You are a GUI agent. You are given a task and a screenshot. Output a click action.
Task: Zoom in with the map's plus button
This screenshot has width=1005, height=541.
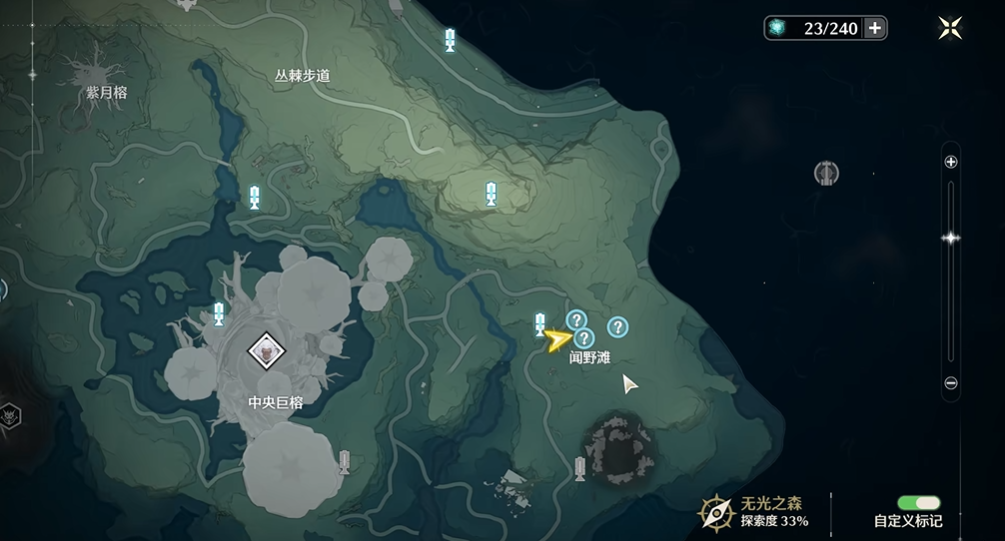(x=951, y=162)
